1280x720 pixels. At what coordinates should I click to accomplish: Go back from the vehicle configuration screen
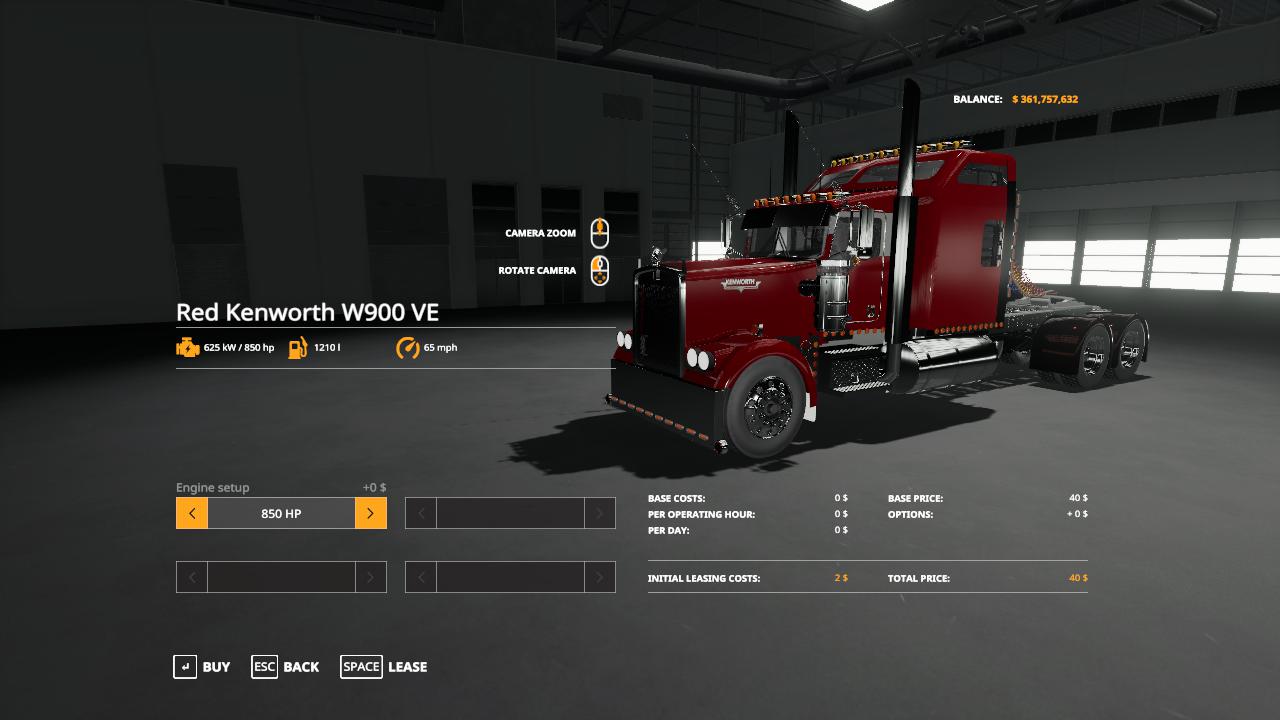[x=286, y=667]
